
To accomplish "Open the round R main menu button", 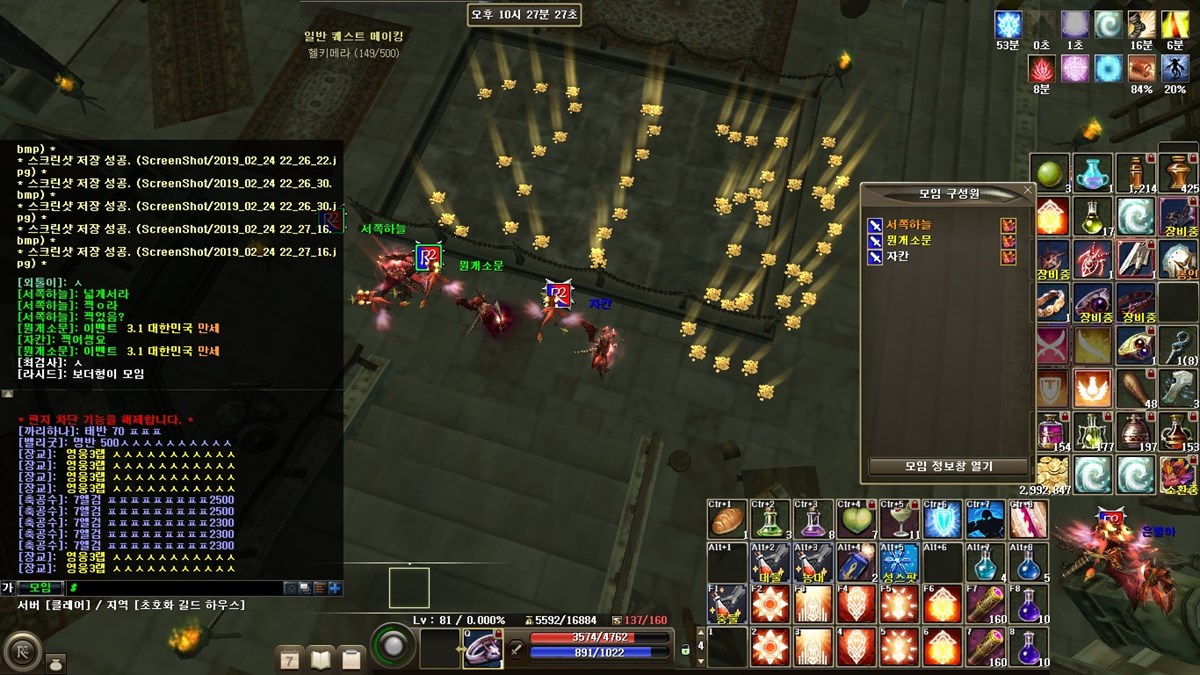I will 22,650.
